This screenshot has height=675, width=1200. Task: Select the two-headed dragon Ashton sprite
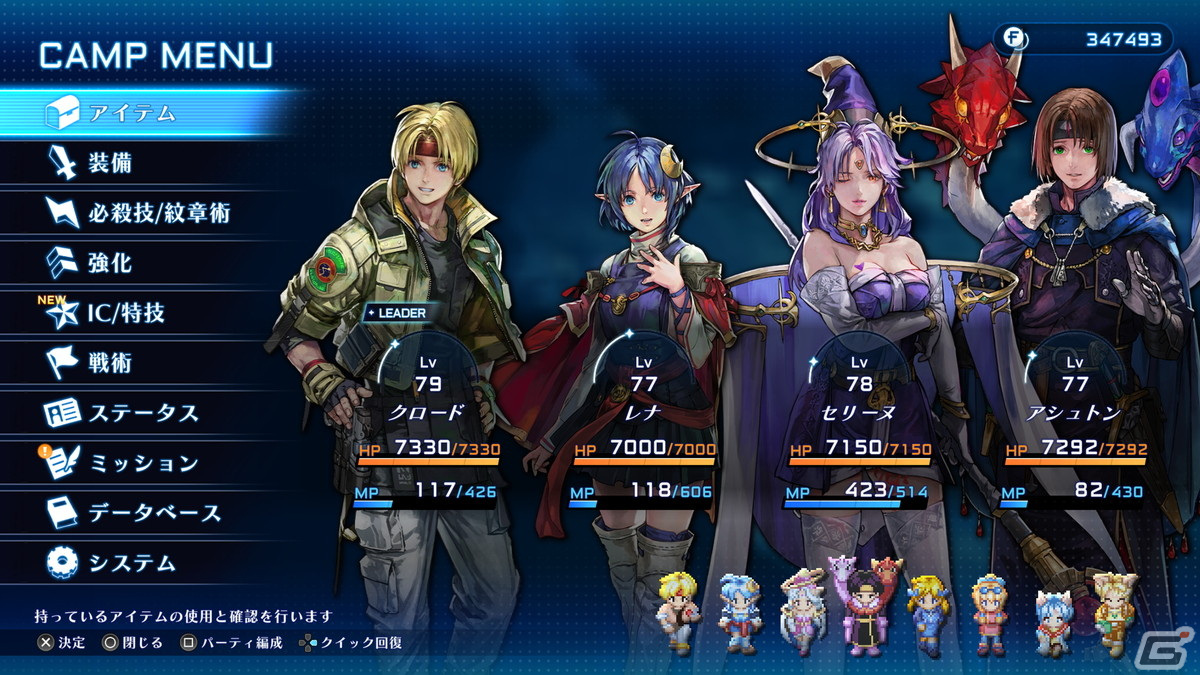(862, 605)
